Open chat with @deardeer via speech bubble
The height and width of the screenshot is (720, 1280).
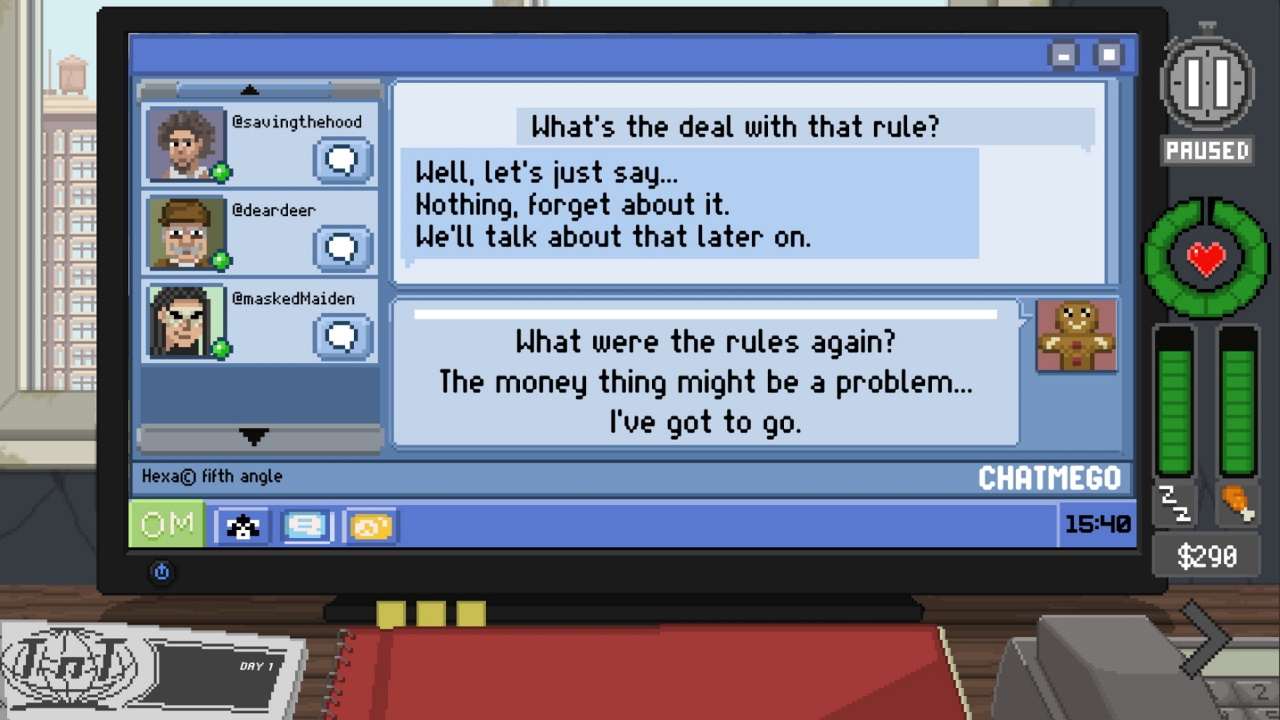coord(341,248)
